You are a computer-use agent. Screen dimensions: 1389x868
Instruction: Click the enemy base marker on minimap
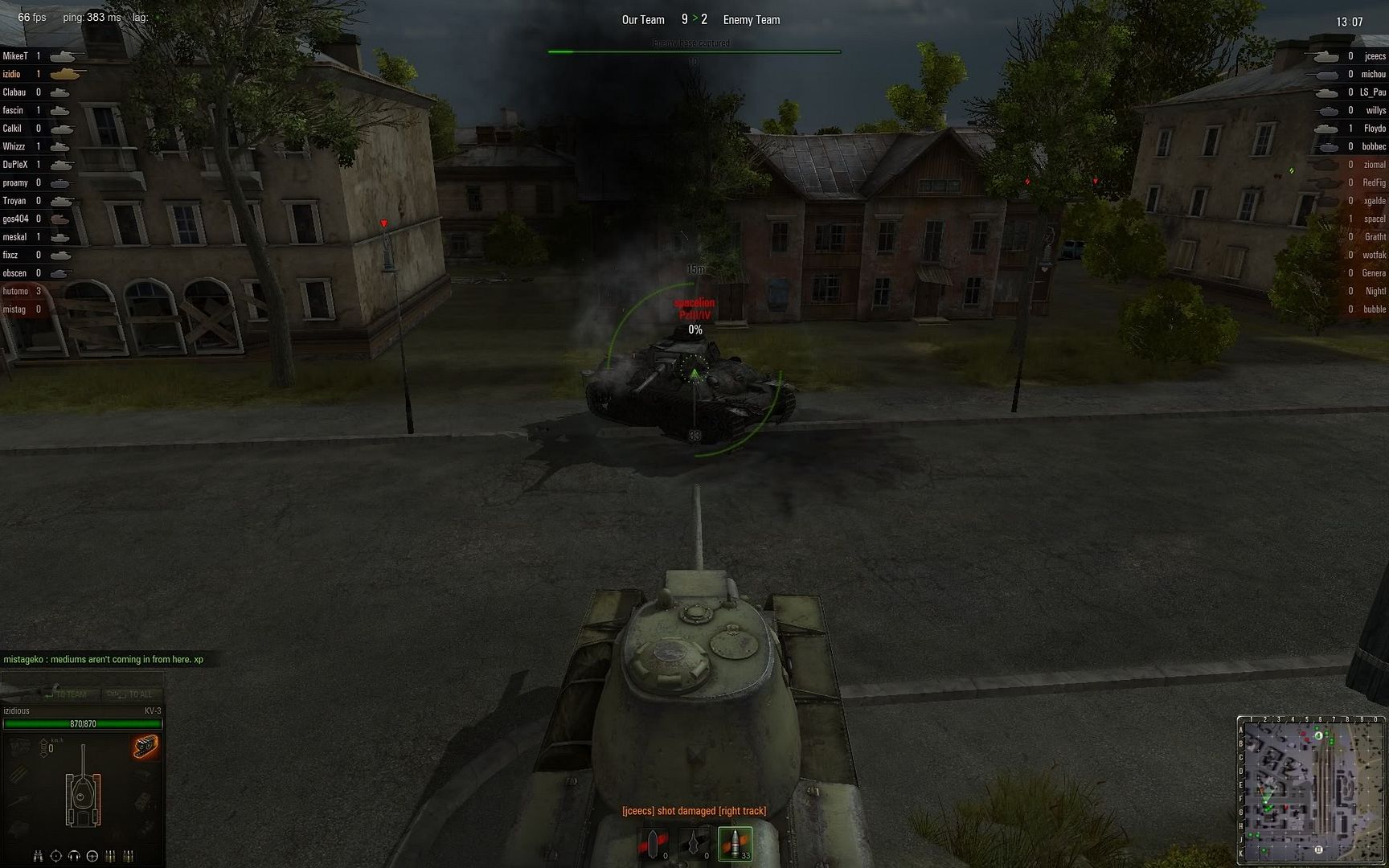coord(1318,735)
